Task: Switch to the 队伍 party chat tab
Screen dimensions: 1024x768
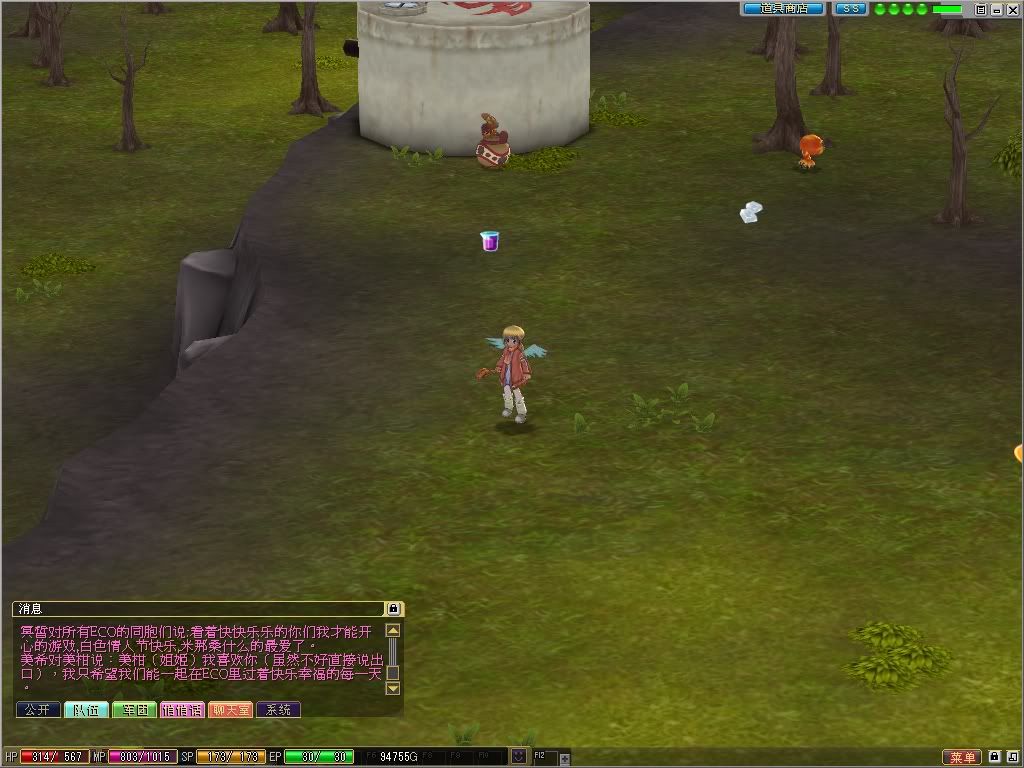Action: click(x=86, y=710)
